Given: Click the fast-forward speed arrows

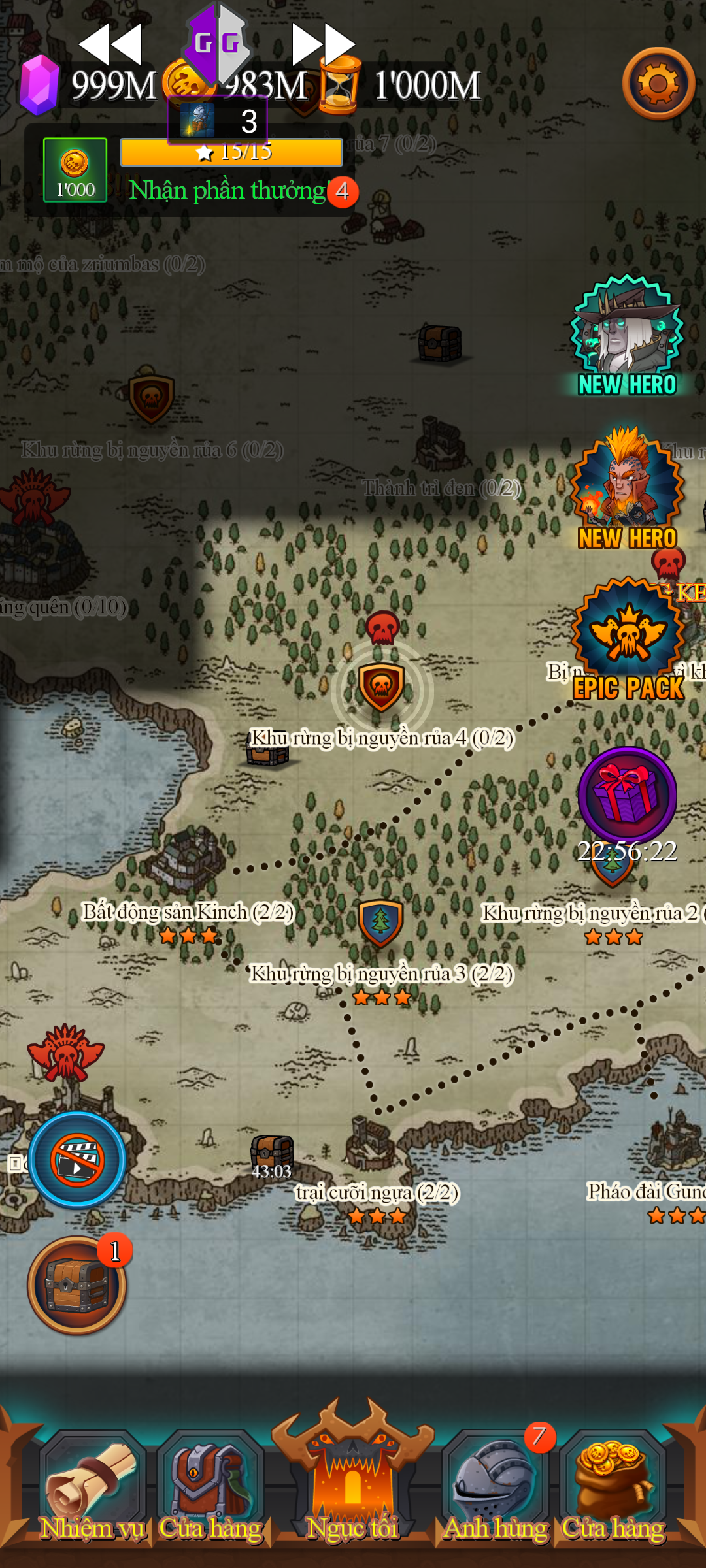Looking at the screenshot, I should (x=324, y=44).
